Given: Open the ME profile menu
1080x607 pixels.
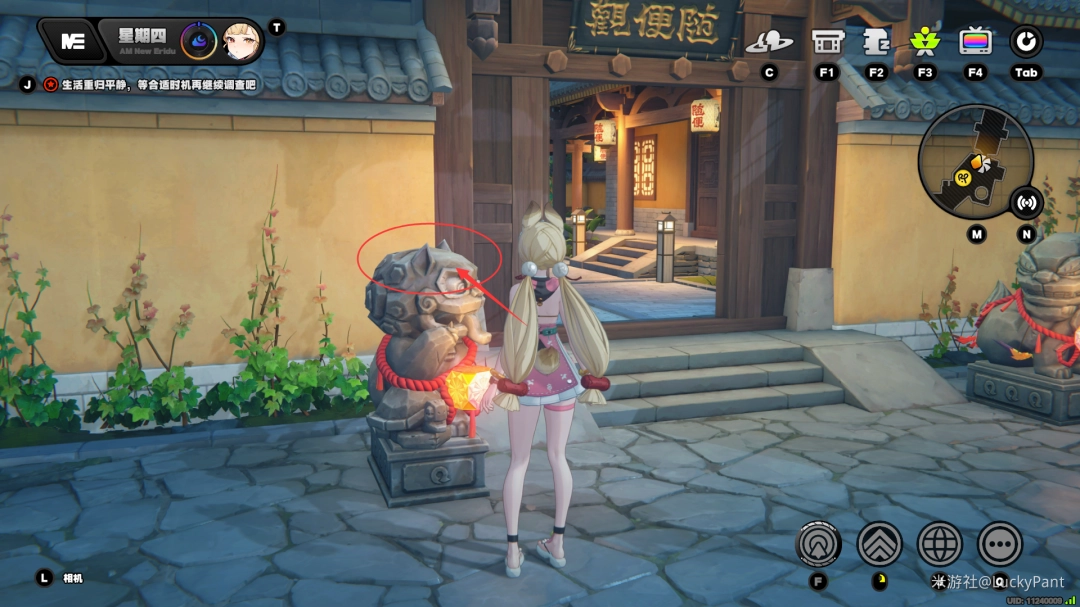Looking at the screenshot, I should (x=72, y=41).
